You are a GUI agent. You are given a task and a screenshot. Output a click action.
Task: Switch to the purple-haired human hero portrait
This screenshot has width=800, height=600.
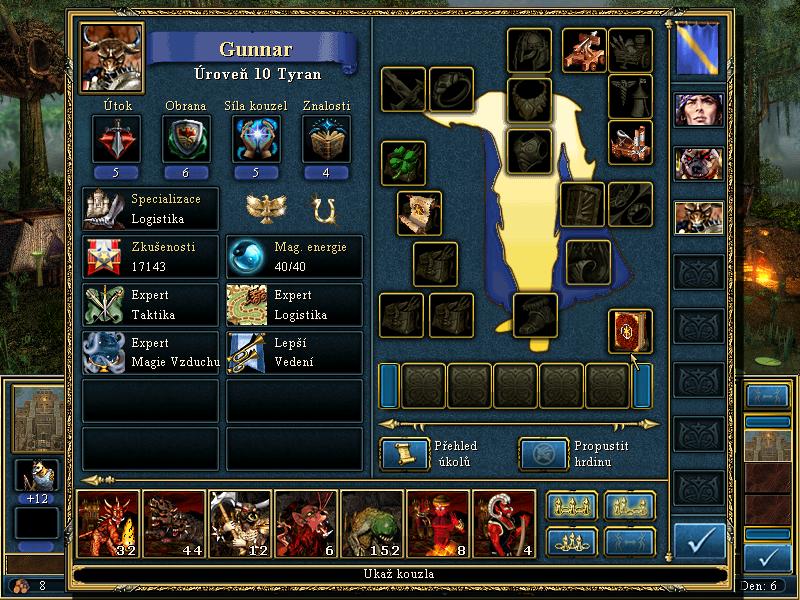click(x=699, y=109)
